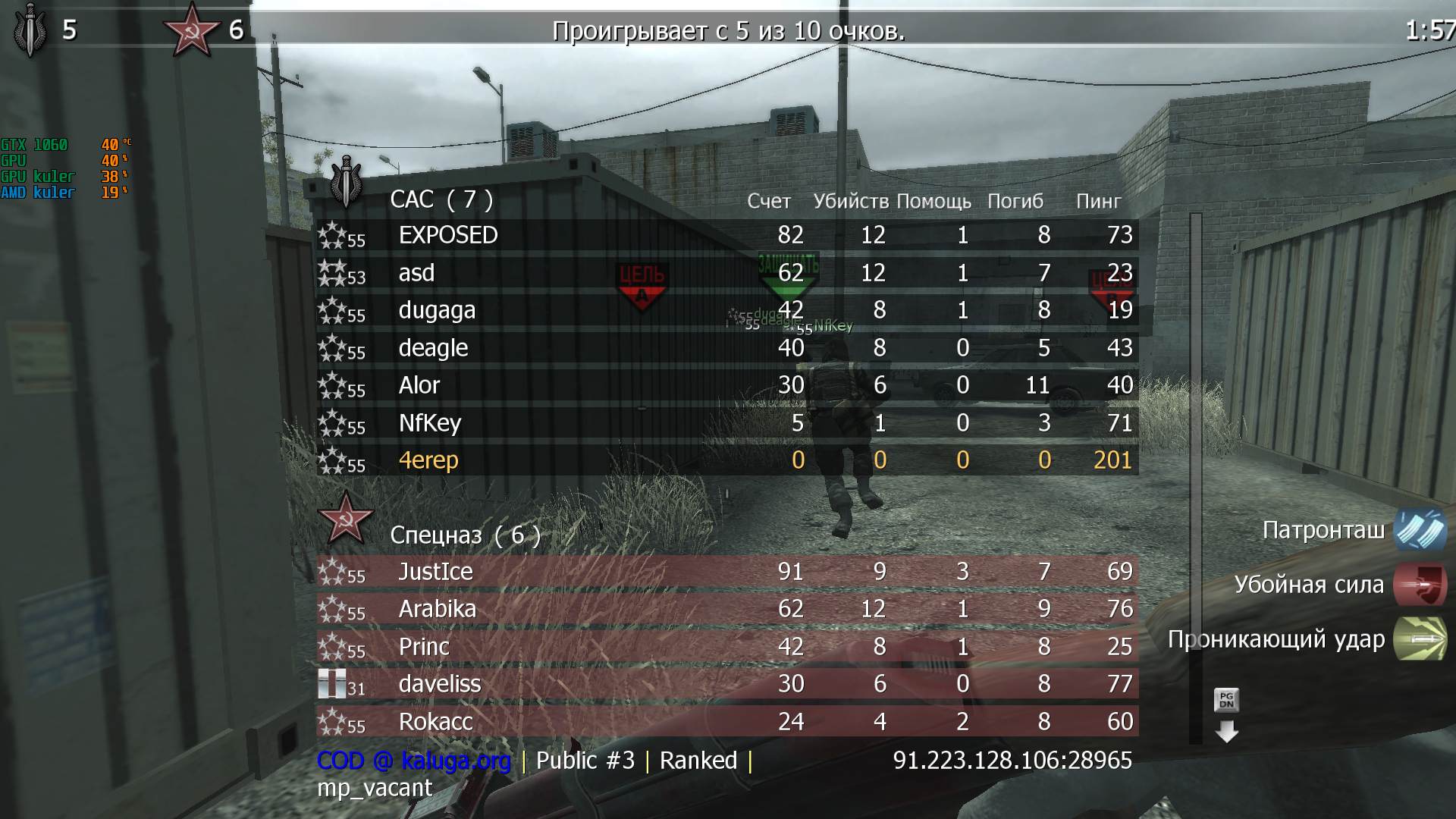Screen dimensions: 1456x819
Task: Select the Deep Penetration (Проникающий удар) perk icon
Action: 1419,639
